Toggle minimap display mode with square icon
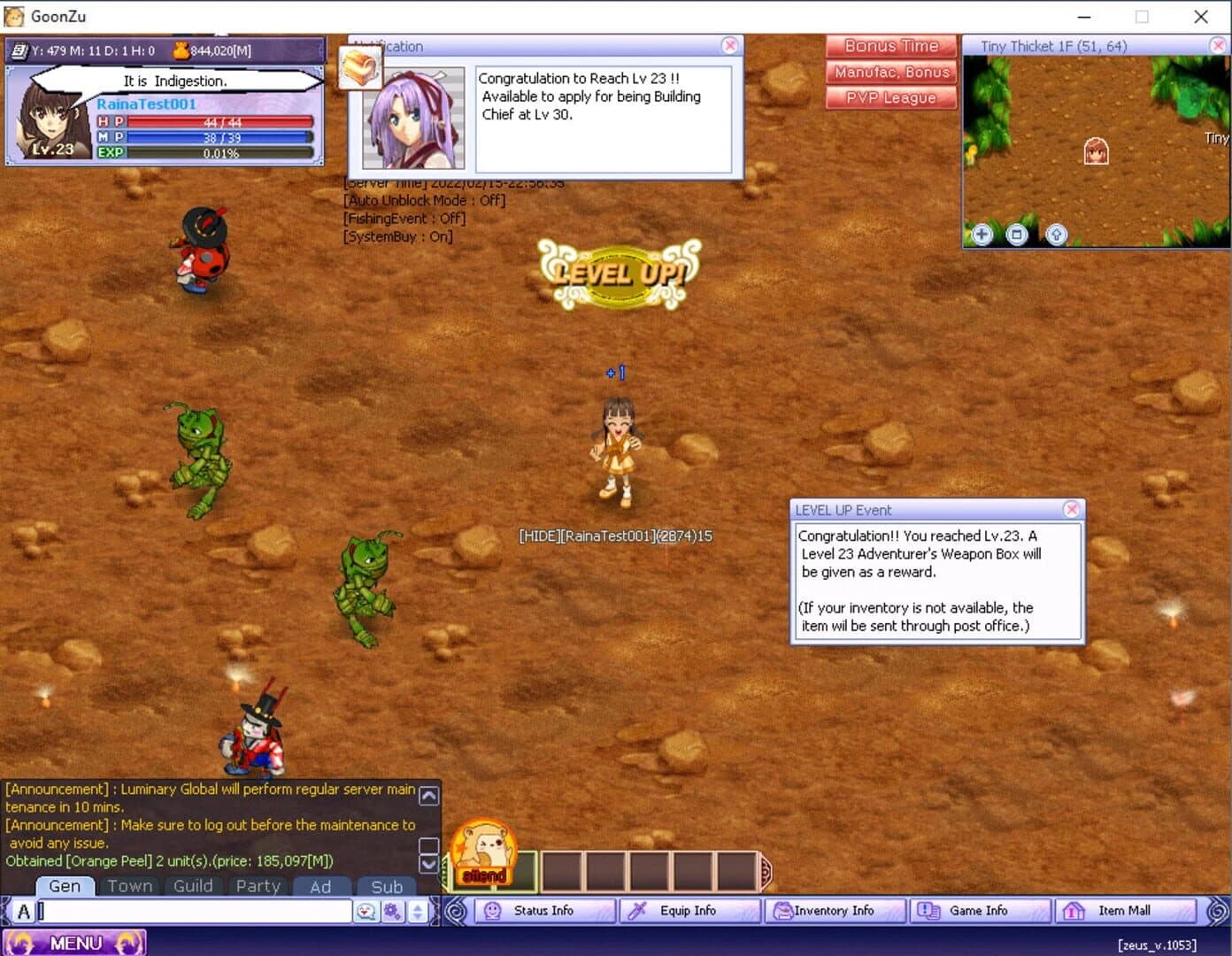This screenshot has width=1232, height=956. point(1018,235)
